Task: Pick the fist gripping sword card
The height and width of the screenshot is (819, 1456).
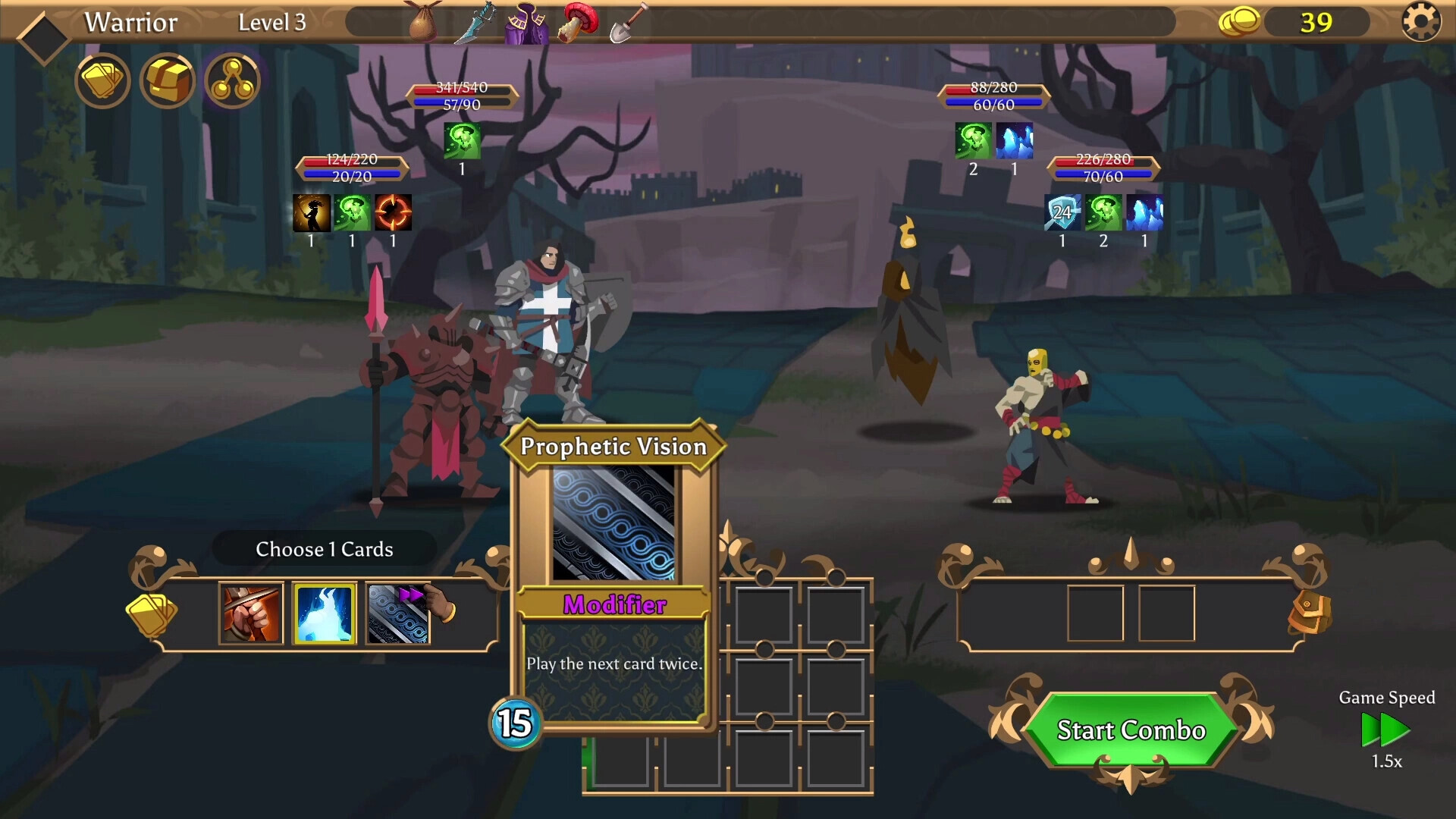Action: (251, 613)
